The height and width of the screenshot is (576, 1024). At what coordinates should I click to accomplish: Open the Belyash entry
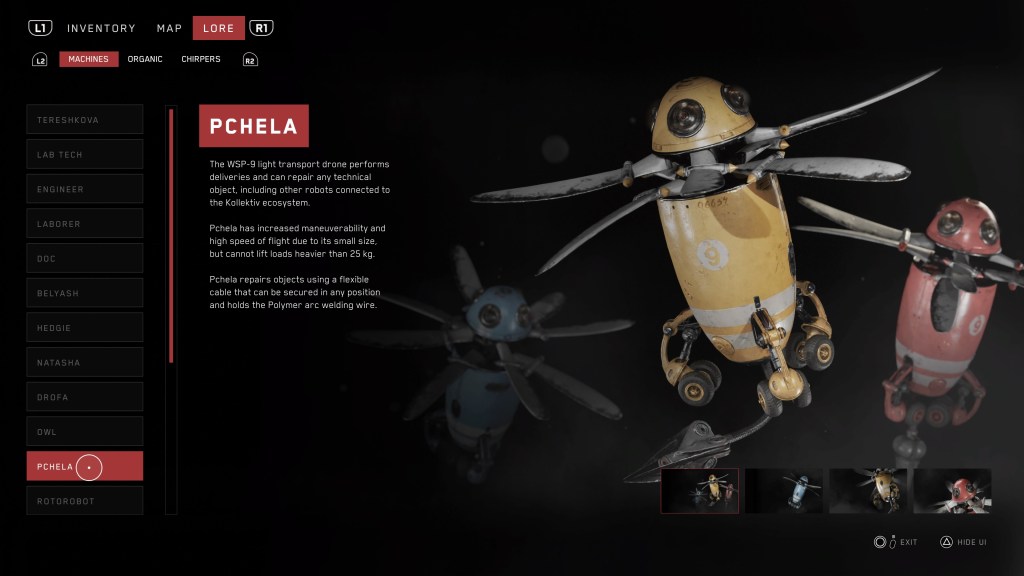[85, 293]
